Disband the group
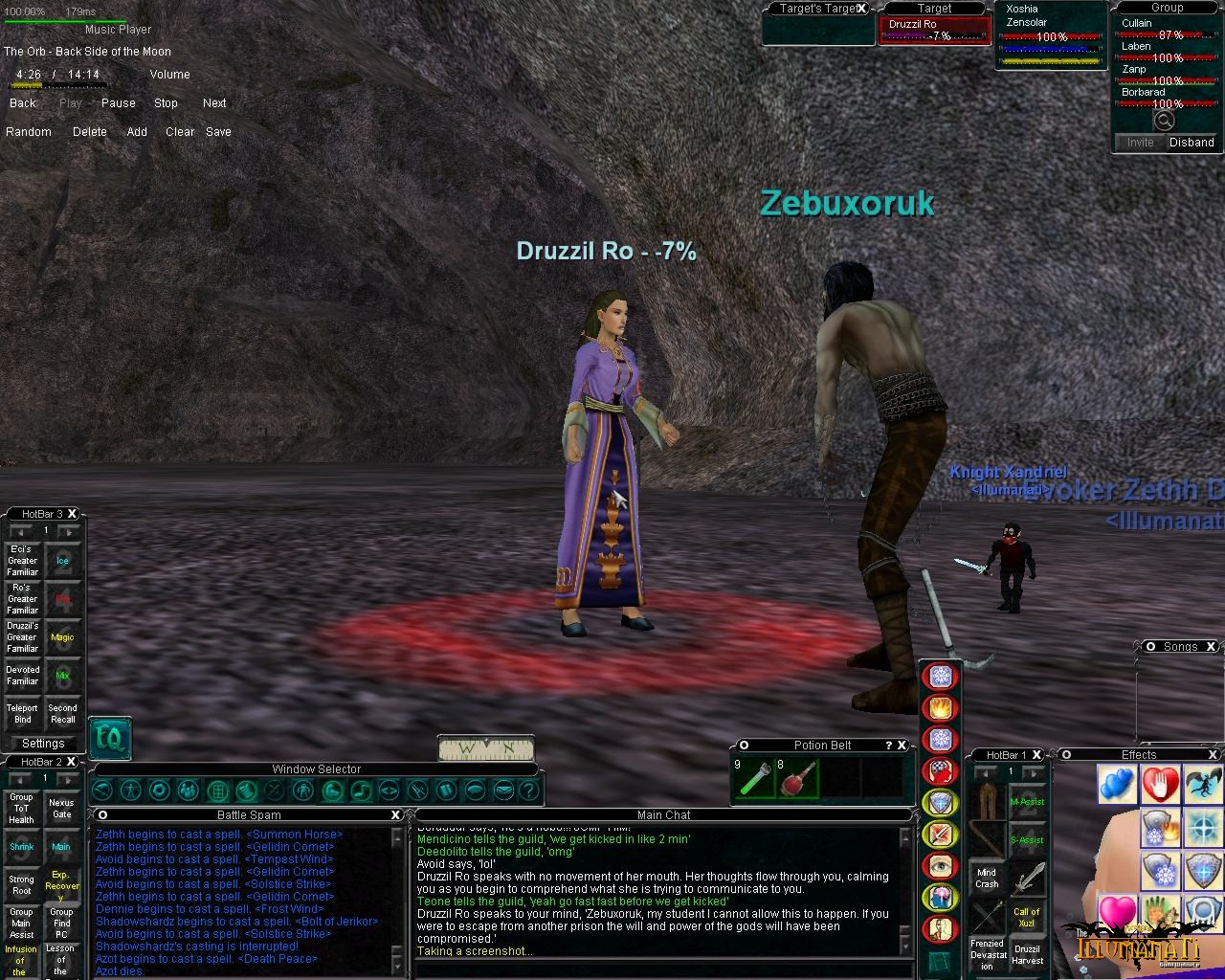 click(x=1192, y=143)
